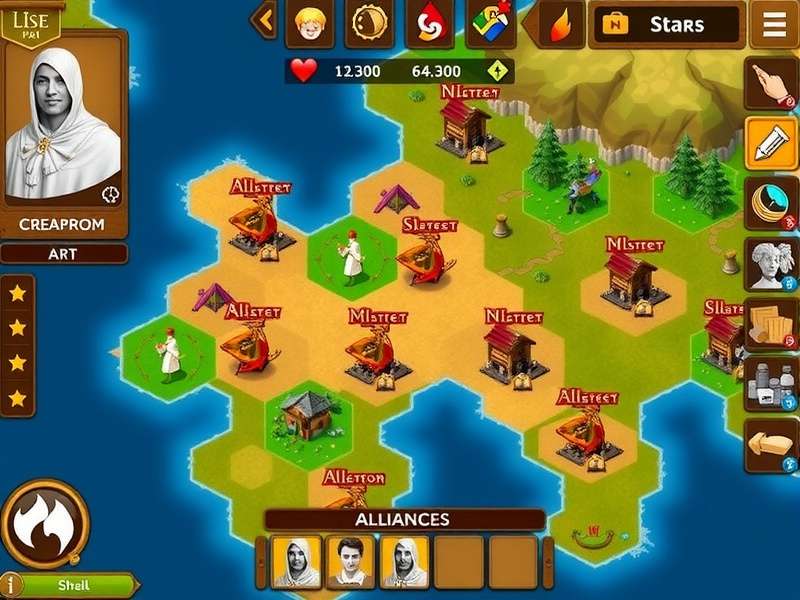Activate the round flame ability button
800x600 pixels.
[45, 523]
